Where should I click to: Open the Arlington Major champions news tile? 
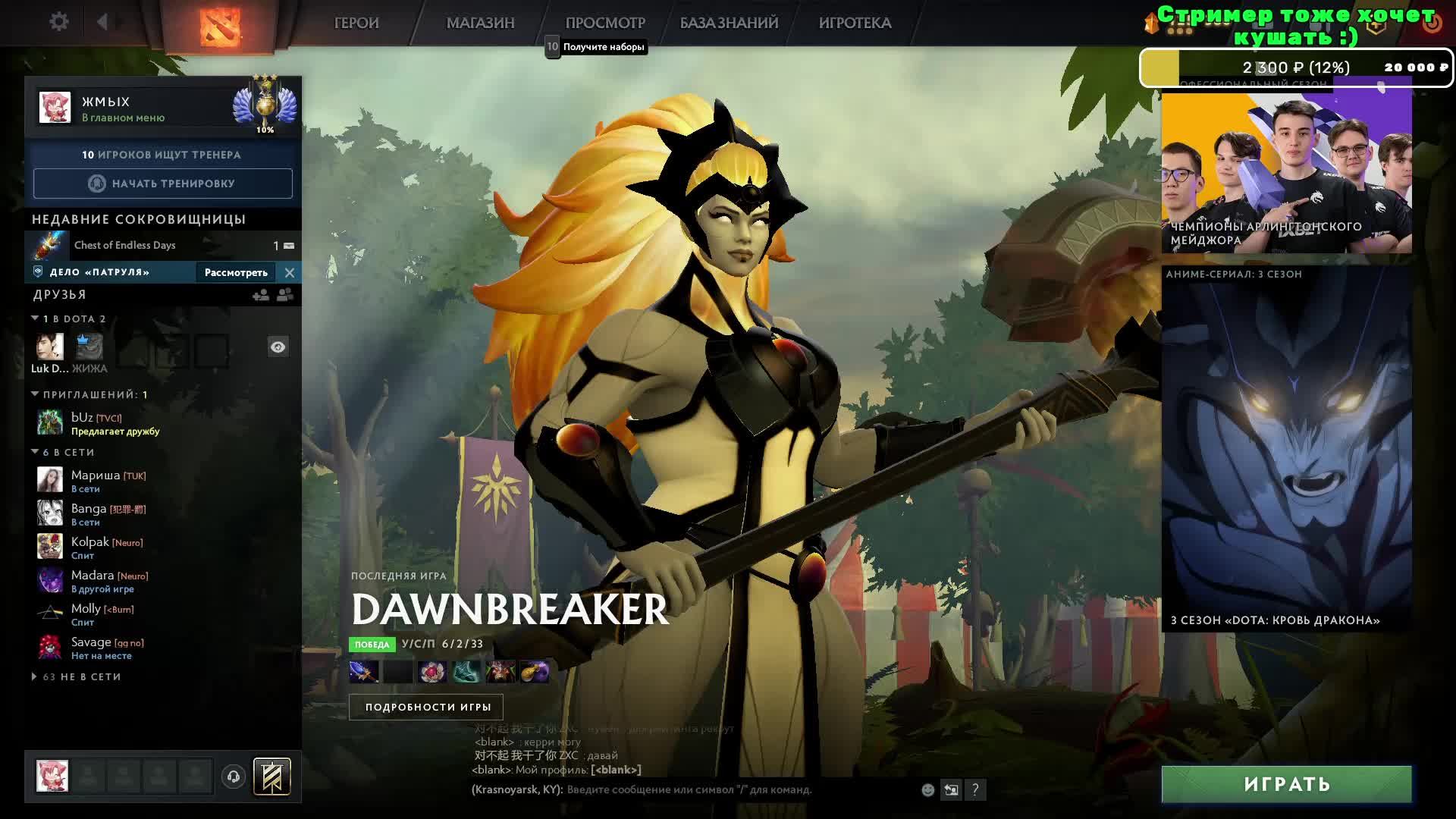(x=1286, y=174)
